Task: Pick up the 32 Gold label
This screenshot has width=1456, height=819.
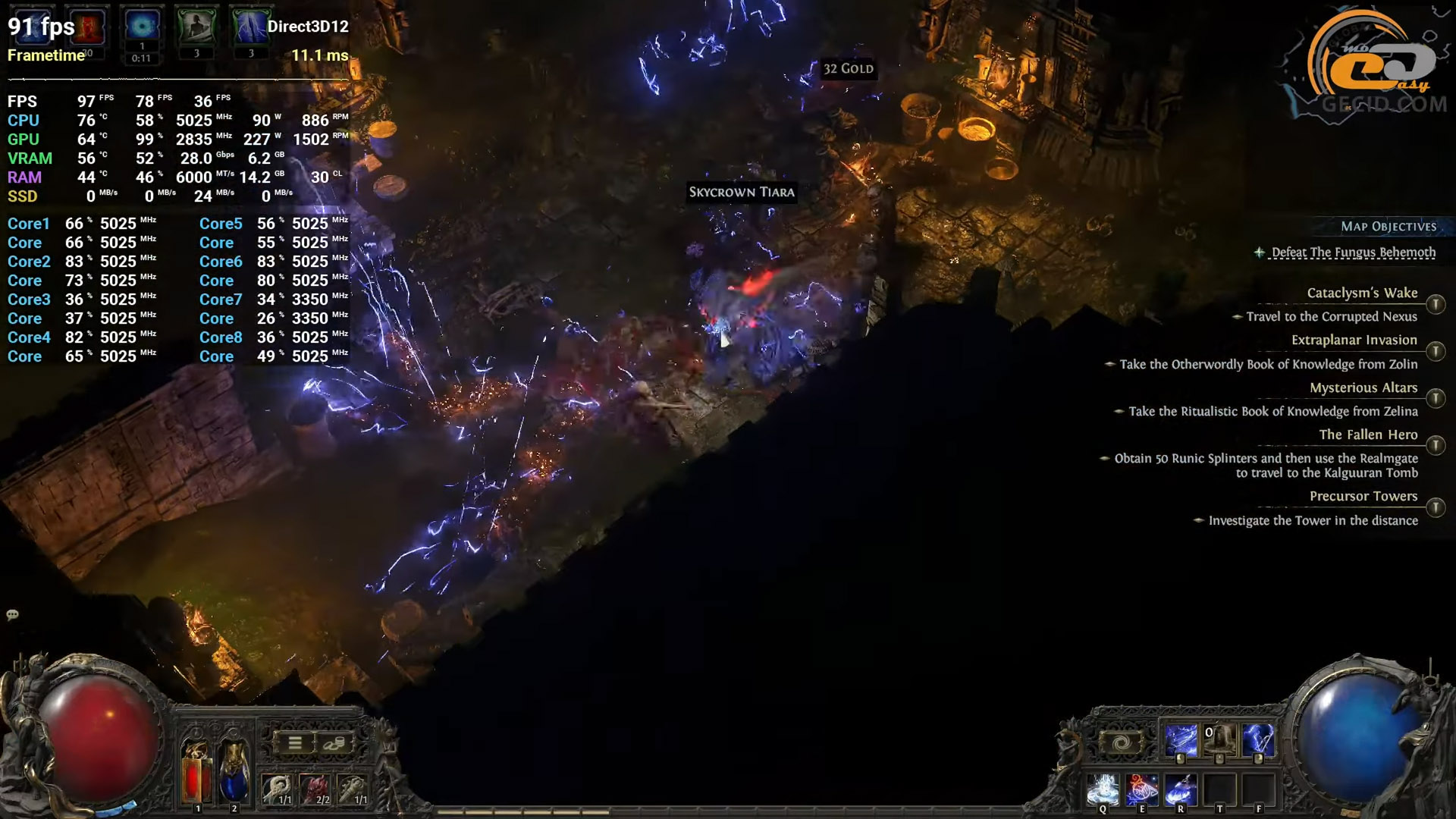Action: [x=848, y=69]
